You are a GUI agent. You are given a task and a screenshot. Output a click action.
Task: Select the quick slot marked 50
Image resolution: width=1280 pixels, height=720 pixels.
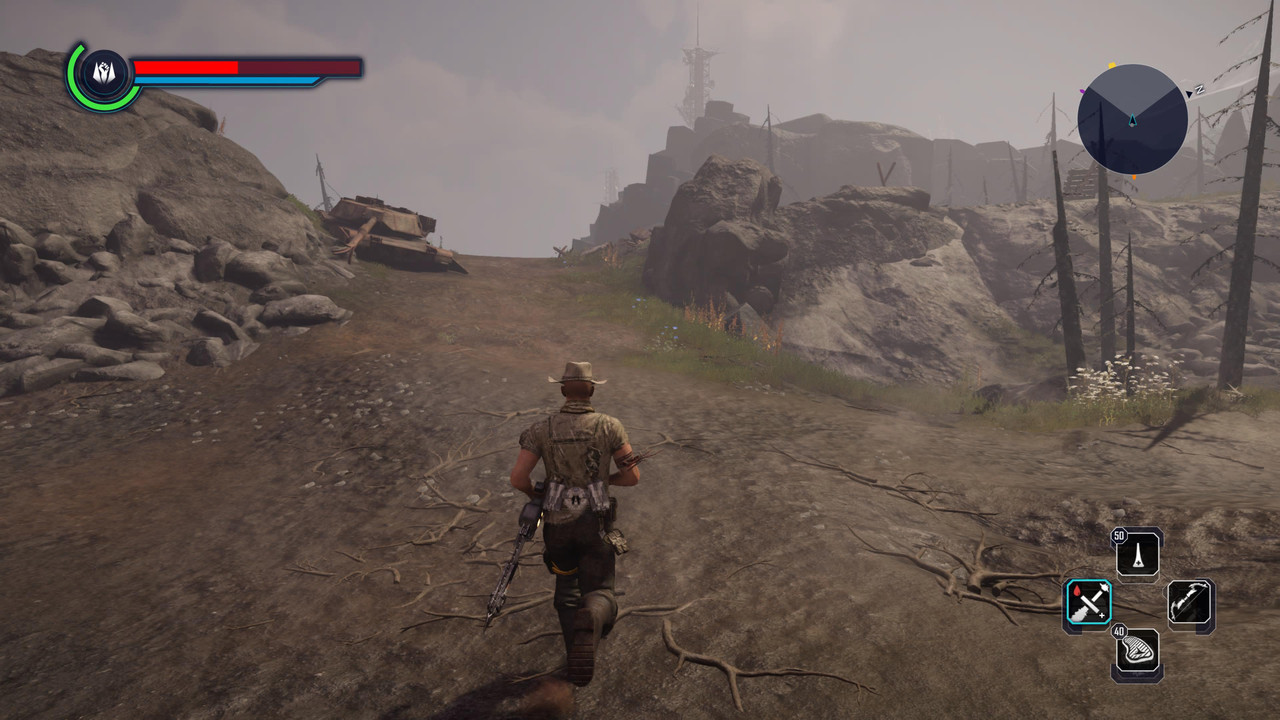pos(1138,553)
